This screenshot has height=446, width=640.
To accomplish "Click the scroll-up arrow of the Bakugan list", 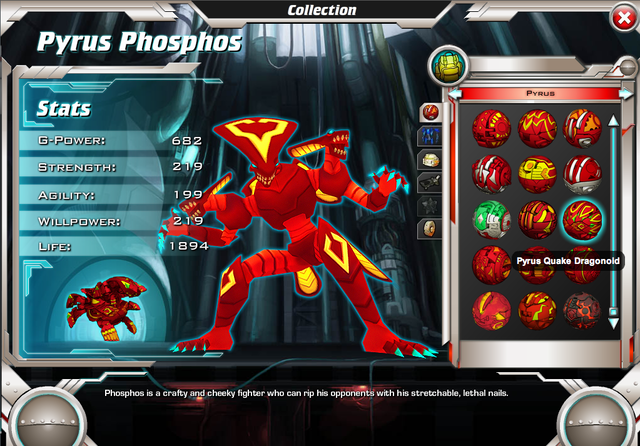I will coord(613,122).
